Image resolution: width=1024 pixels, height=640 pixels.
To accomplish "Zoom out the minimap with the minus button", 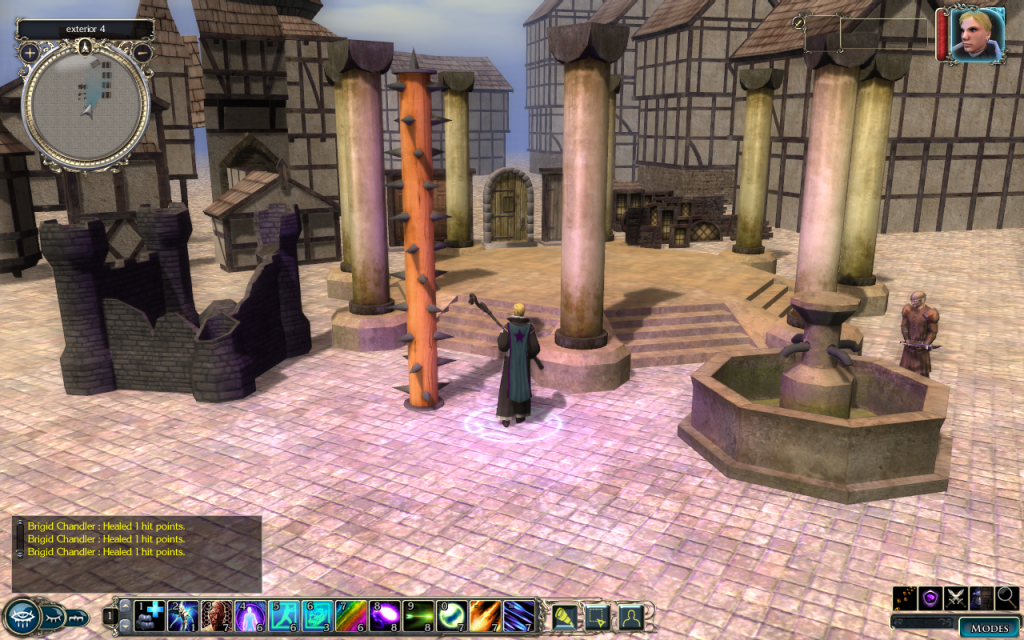I will point(142,51).
